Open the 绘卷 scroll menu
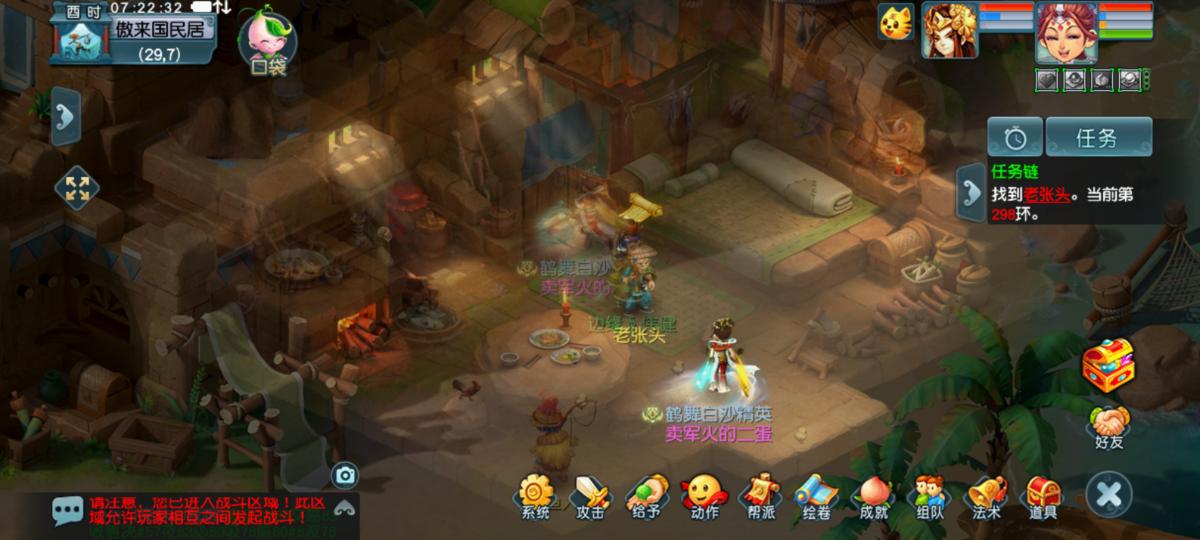1200x540 pixels. pos(814,495)
